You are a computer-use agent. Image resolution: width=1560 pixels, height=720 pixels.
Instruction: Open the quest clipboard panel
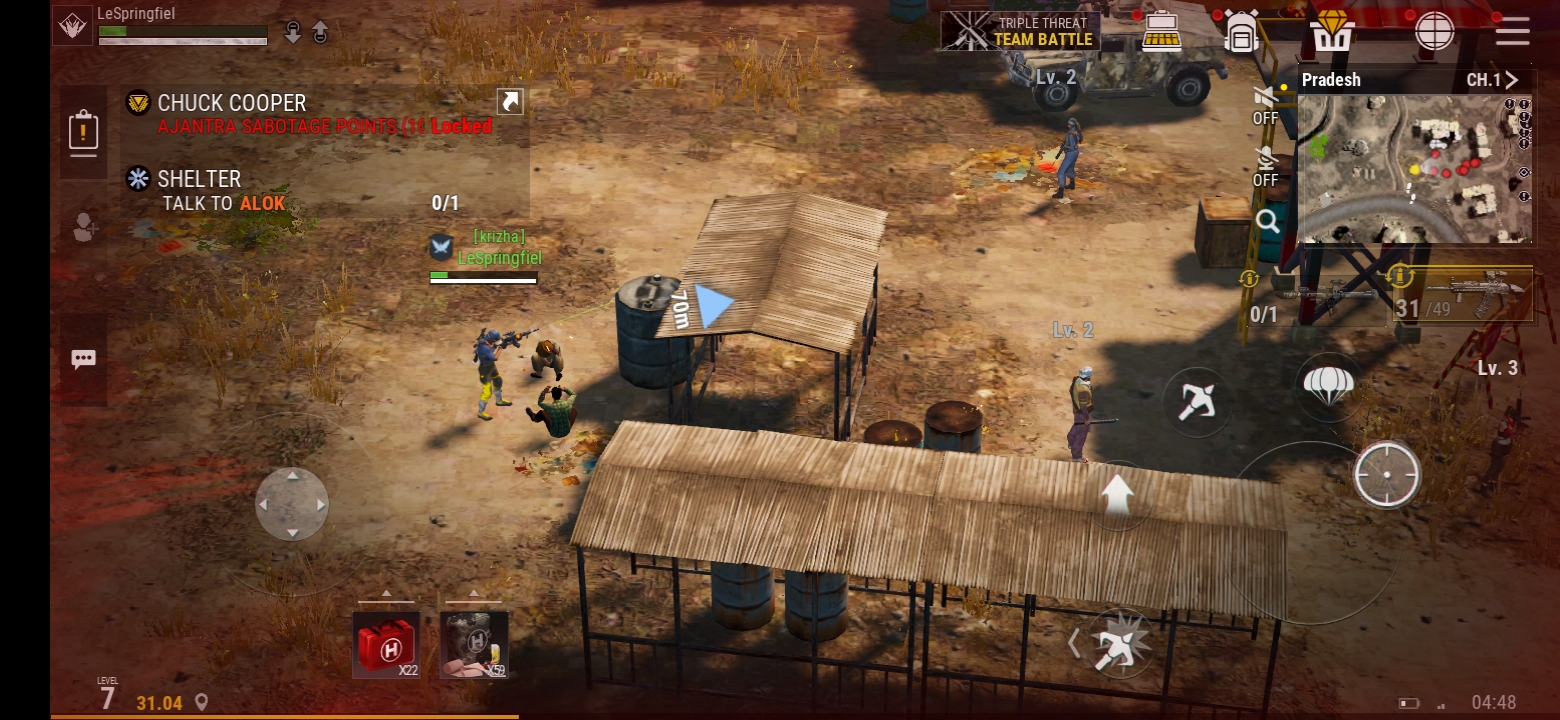pos(83,132)
